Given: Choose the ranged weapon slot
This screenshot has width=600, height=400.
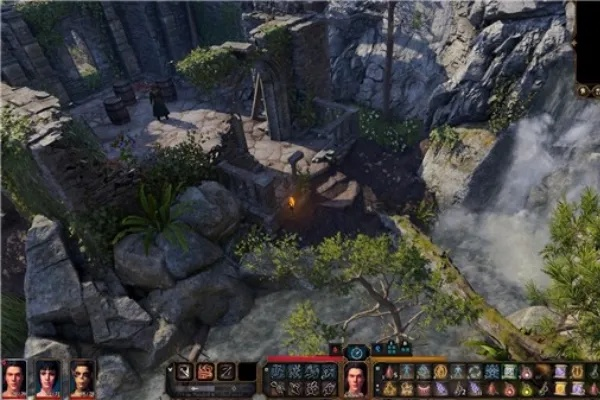Looking at the screenshot, I should 226,371.
